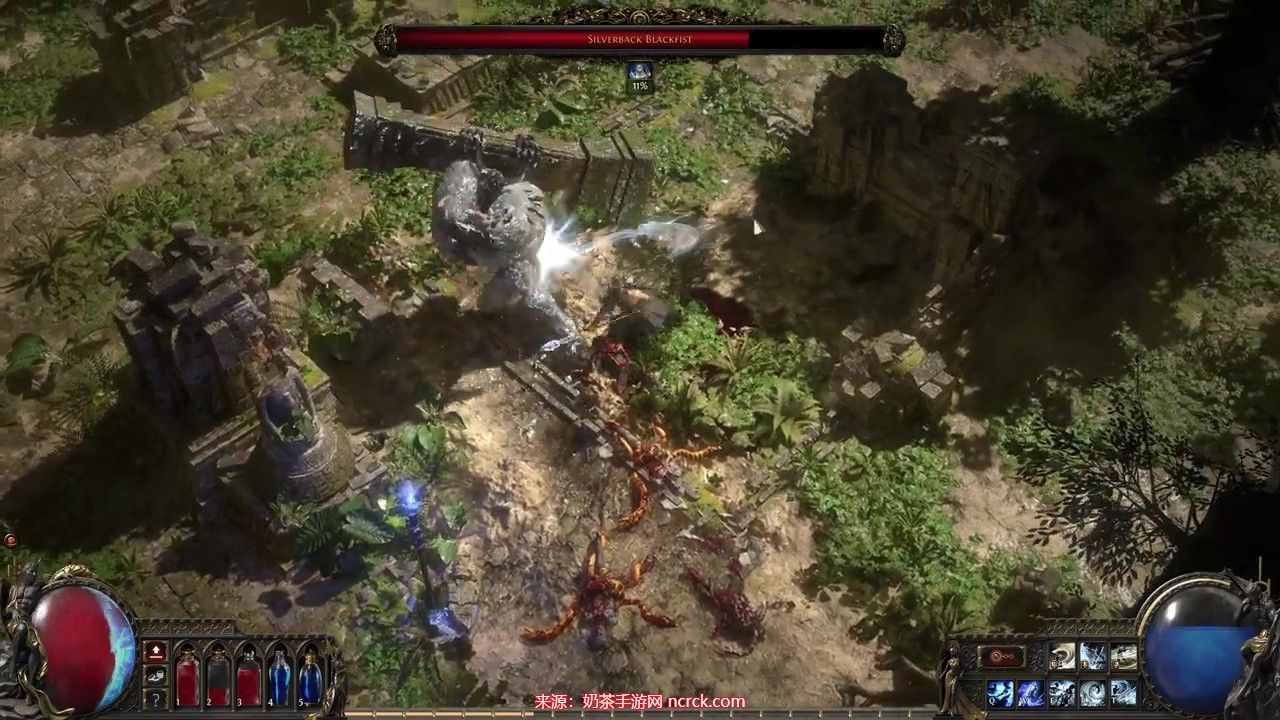The height and width of the screenshot is (720, 1280).
Task: Use the full red flask in slot 1
Action: [187, 678]
